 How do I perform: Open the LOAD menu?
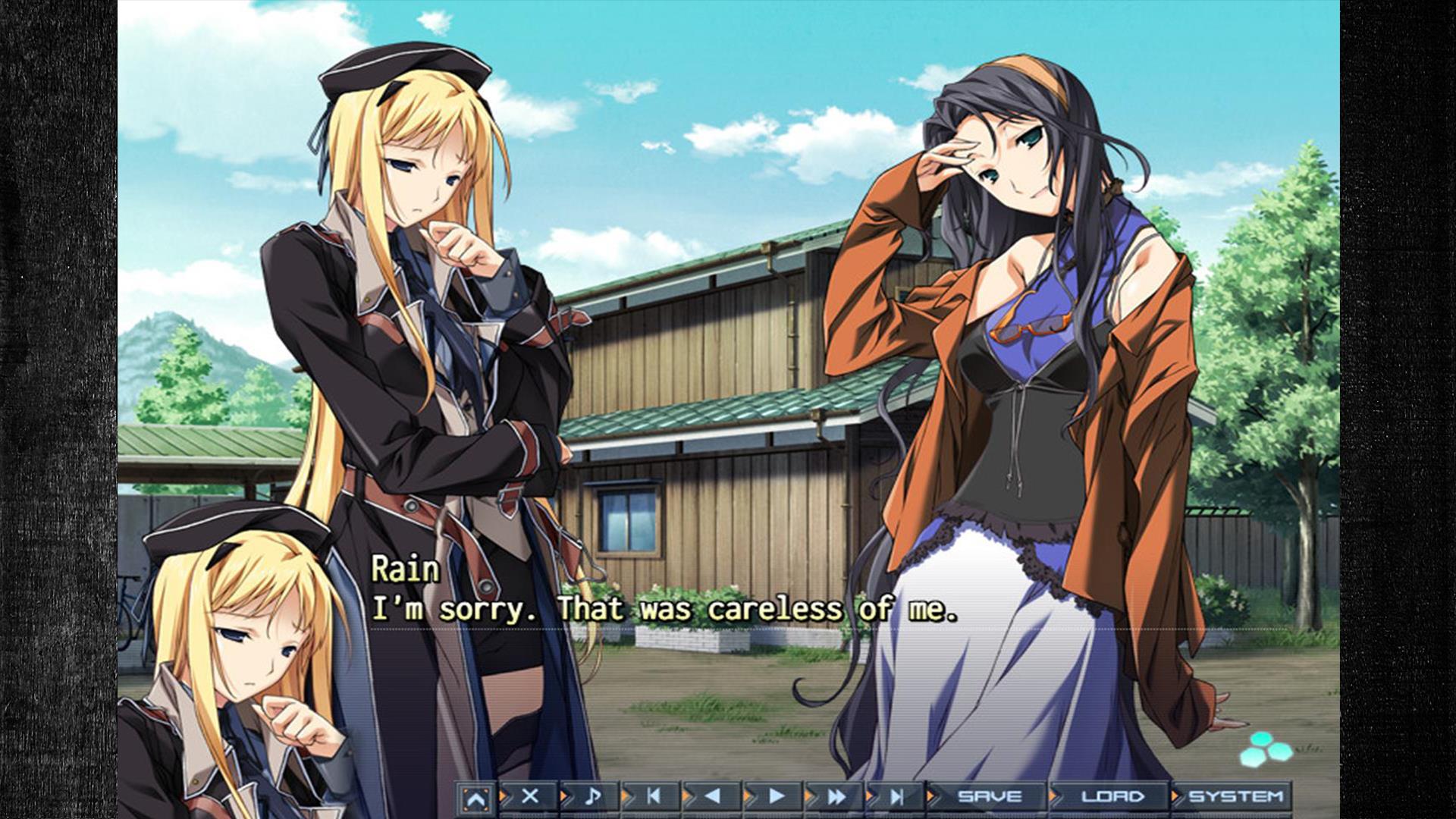pyautogui.click(x=1112, y=796)
